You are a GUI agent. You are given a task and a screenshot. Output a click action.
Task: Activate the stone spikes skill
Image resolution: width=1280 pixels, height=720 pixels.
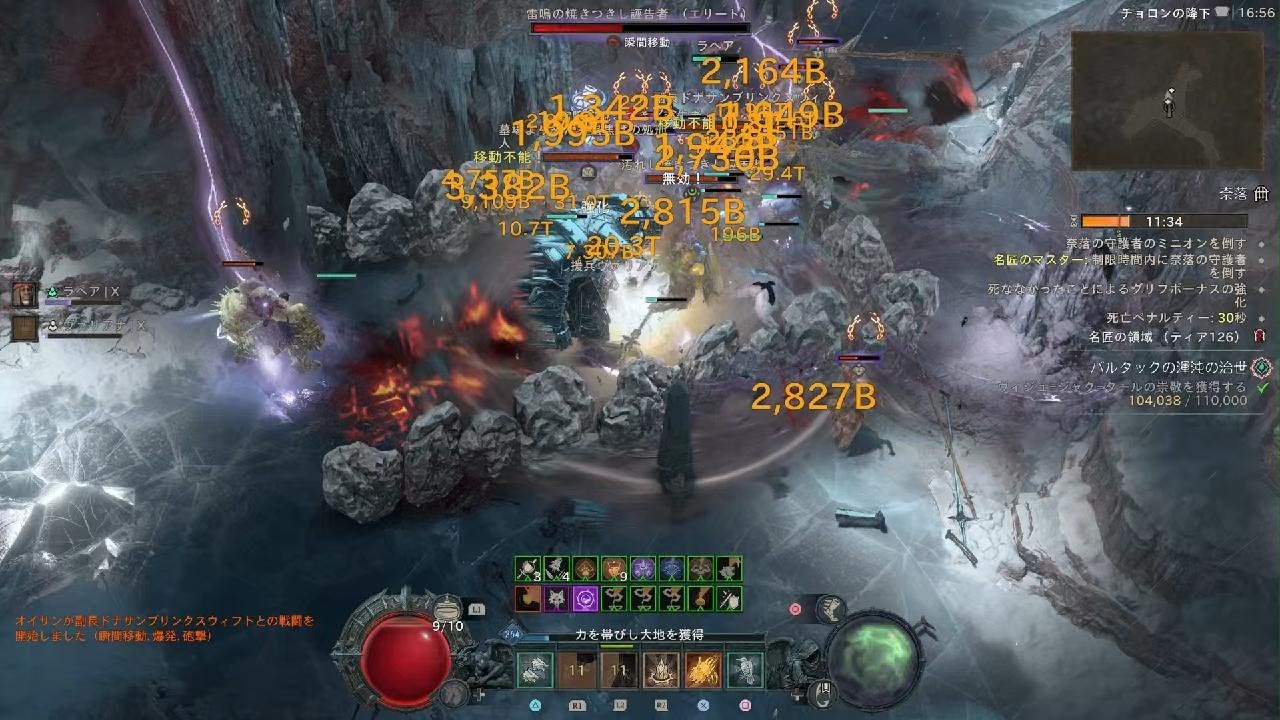coord(661,669)
